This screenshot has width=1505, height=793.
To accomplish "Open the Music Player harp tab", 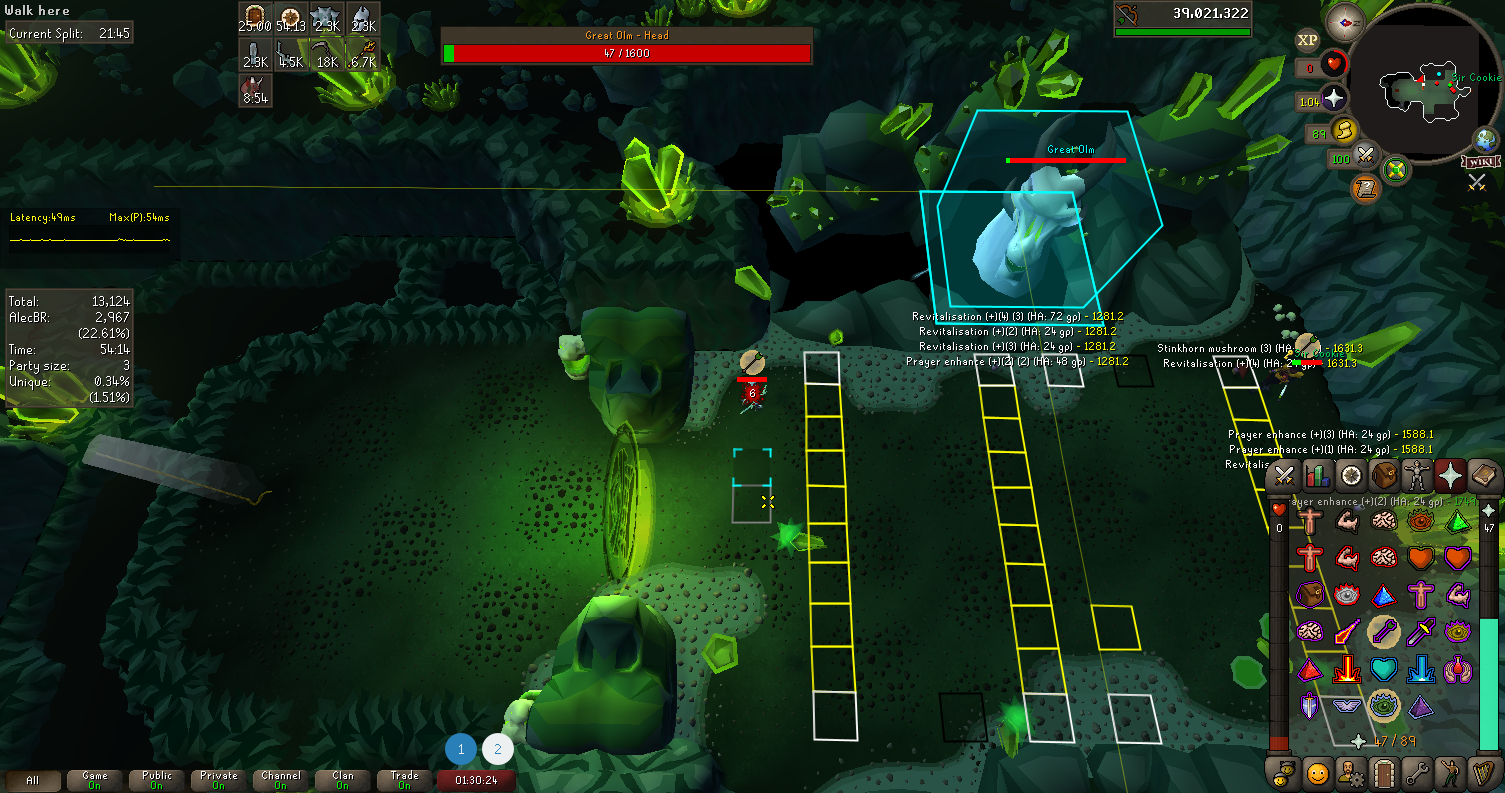I will click(1485, 772).
